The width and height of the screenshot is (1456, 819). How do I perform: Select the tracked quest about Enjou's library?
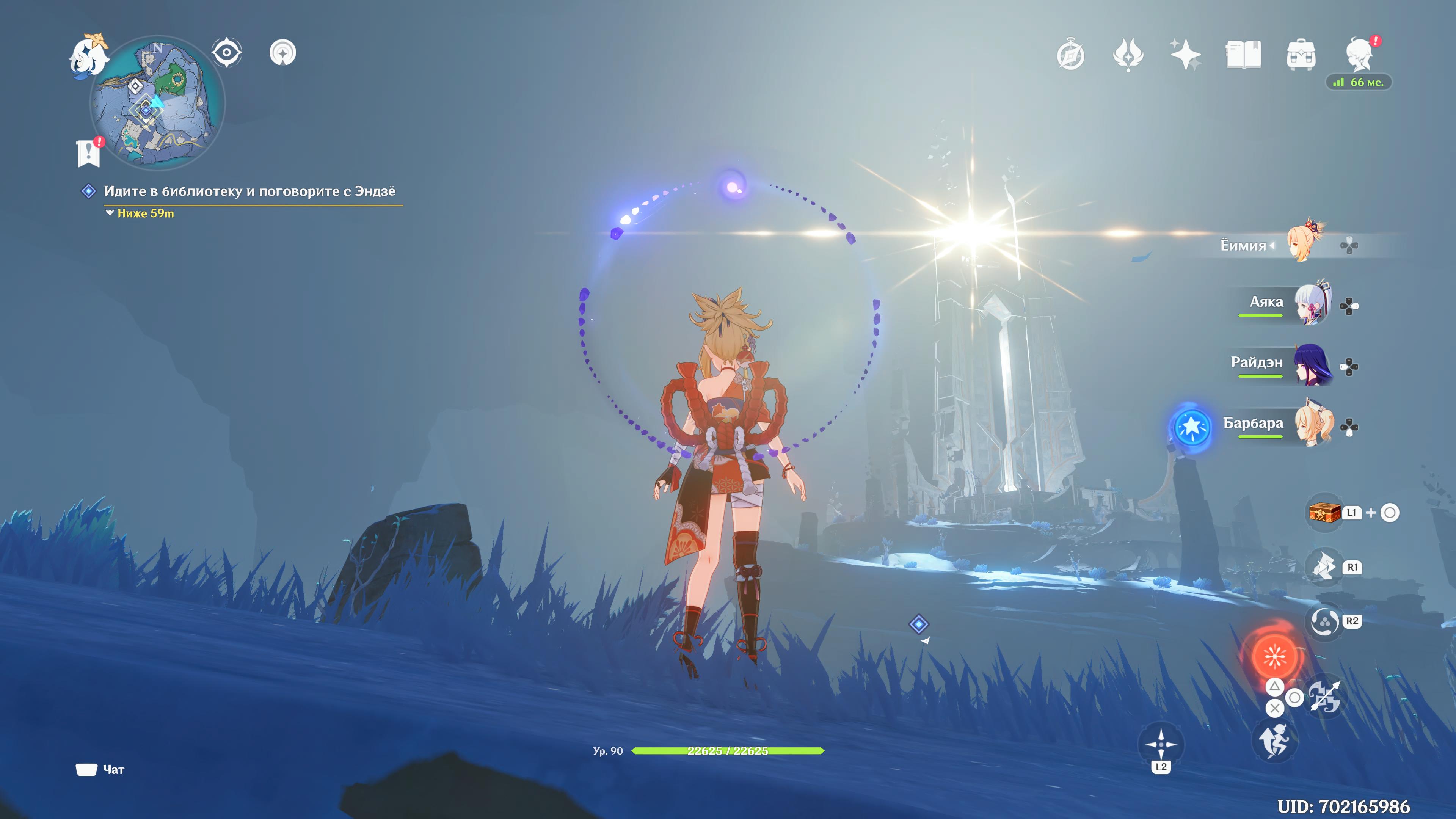click(249, 191)
